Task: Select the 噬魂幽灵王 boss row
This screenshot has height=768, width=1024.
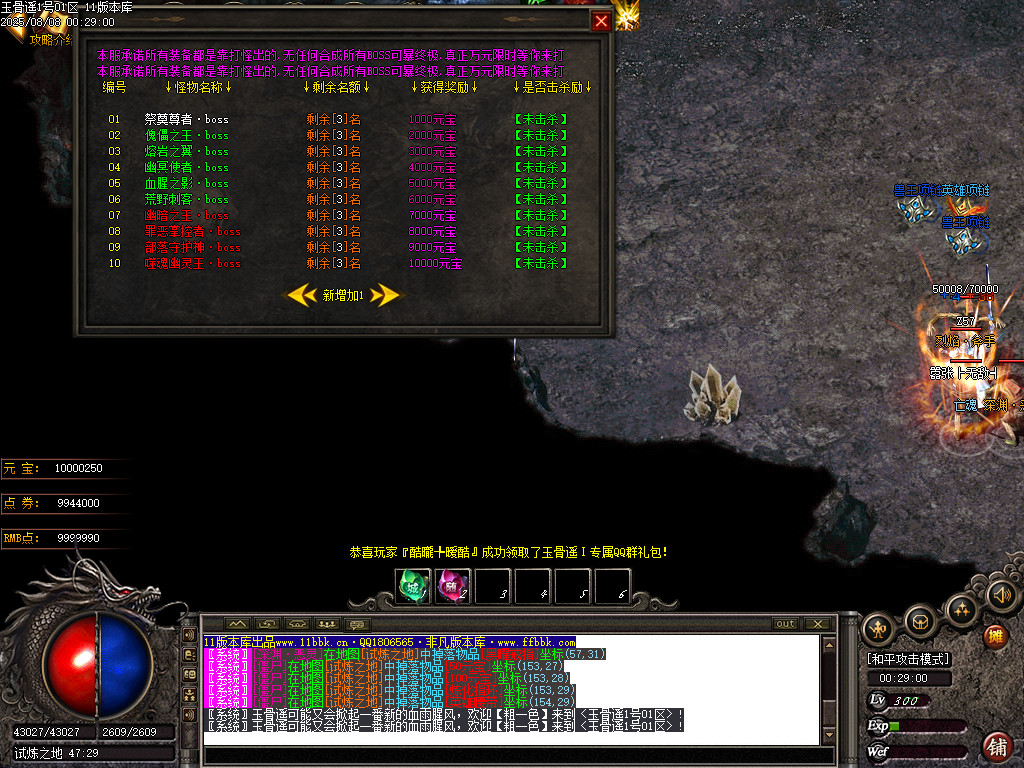Action: [x=192, y=263]
